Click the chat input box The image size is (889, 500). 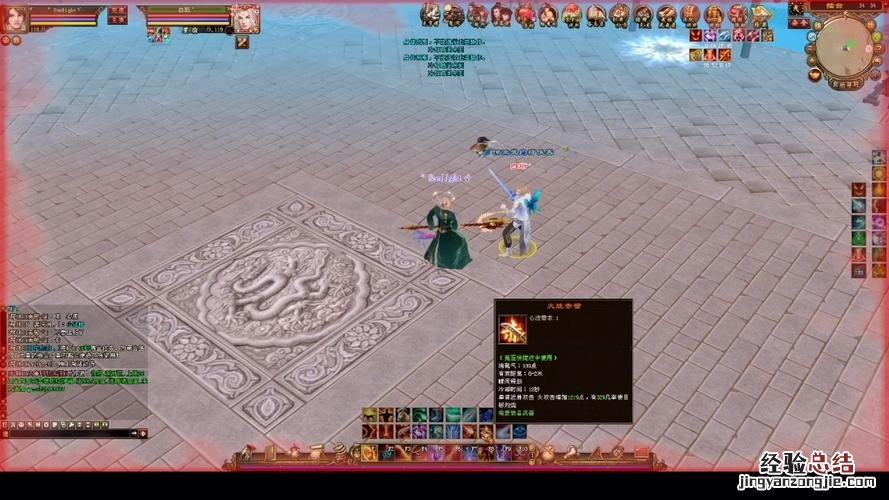[x=70, y=433]
